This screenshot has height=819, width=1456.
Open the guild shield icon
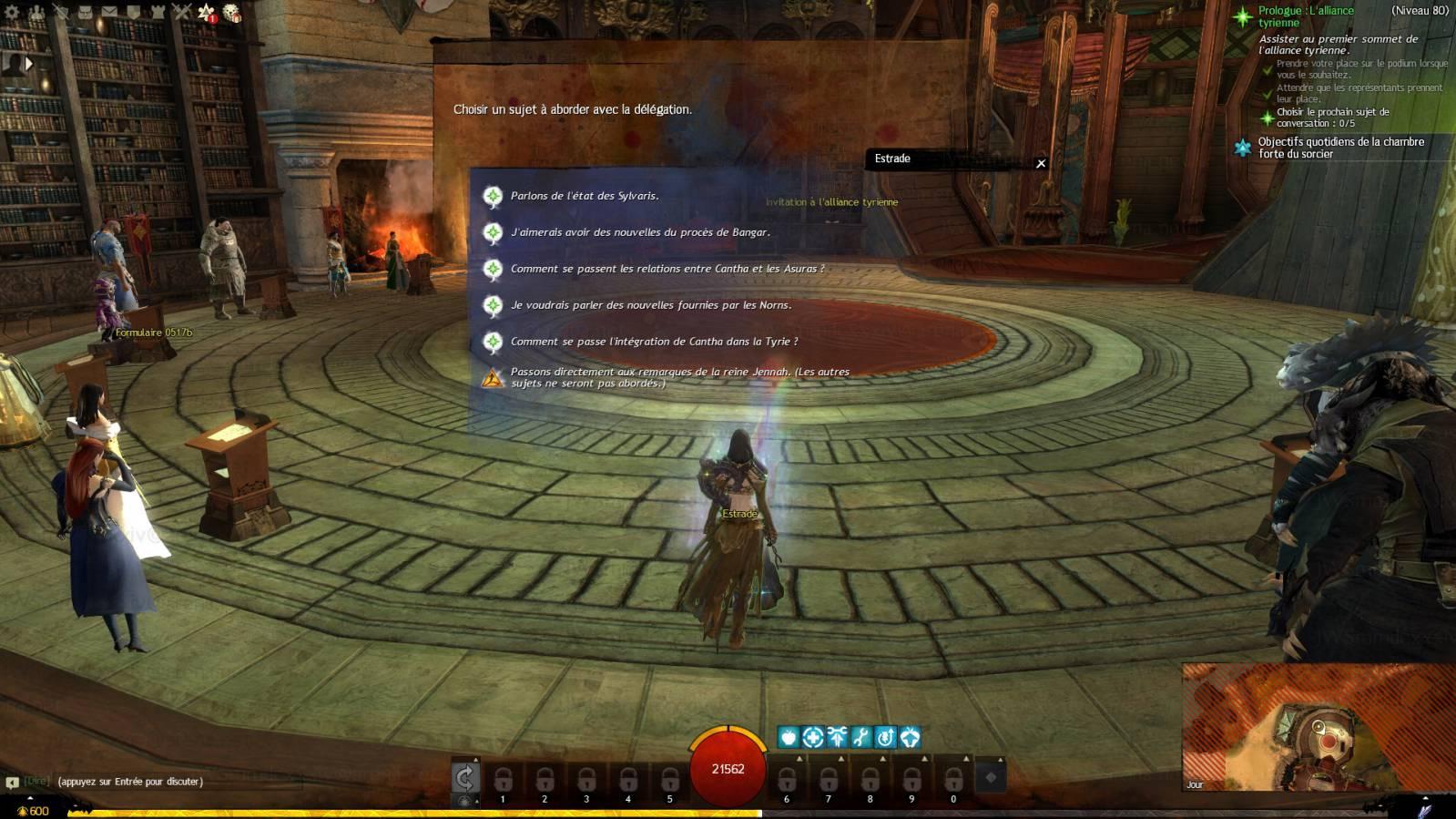[x=133, y=13]
